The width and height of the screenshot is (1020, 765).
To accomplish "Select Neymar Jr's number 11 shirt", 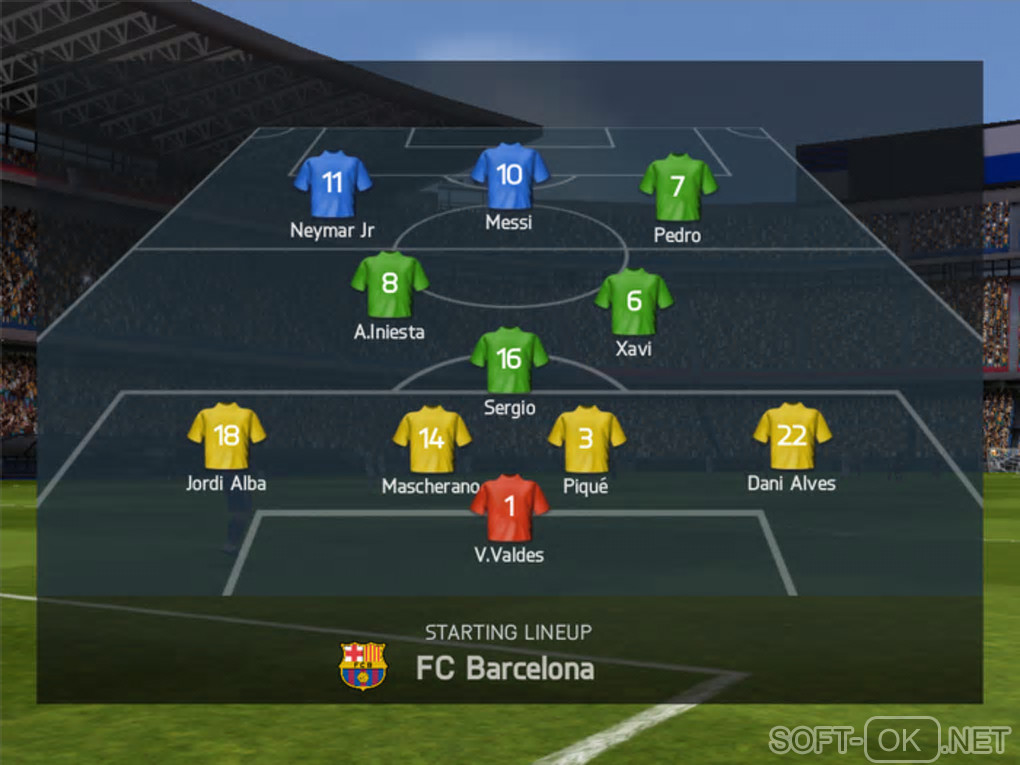I will (x=333, y=183).
